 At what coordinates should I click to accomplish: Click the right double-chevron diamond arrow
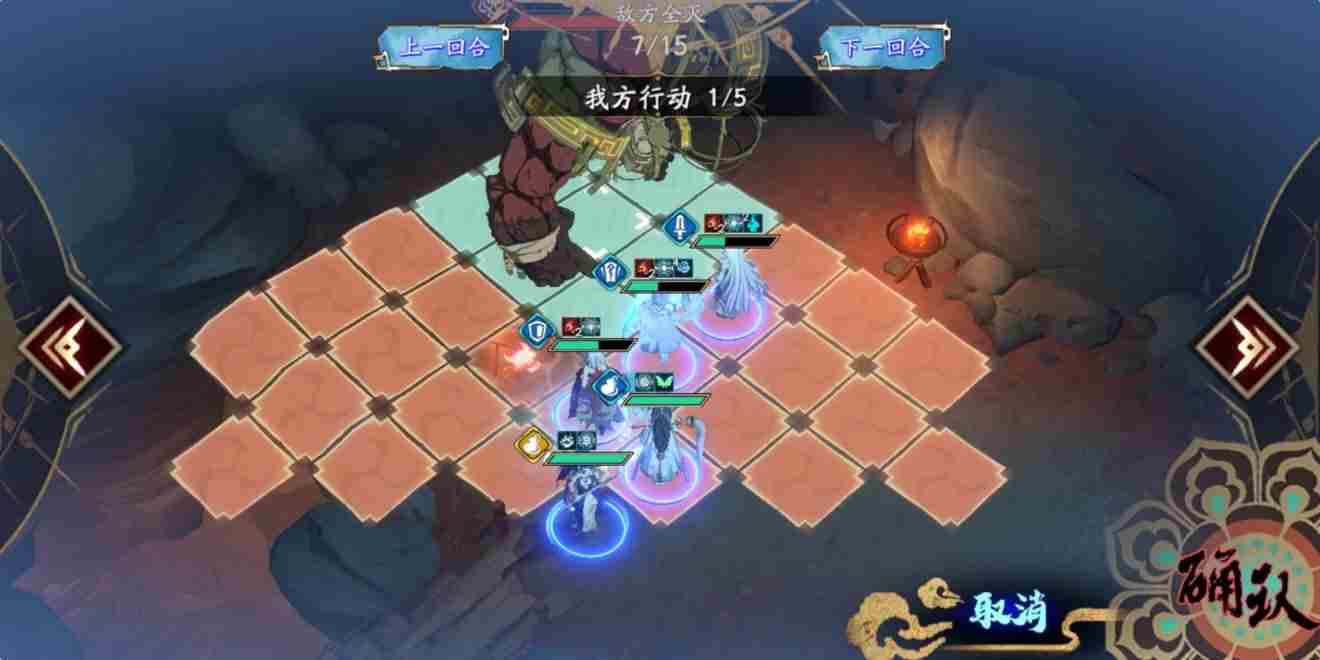(x=1244, y=347)
